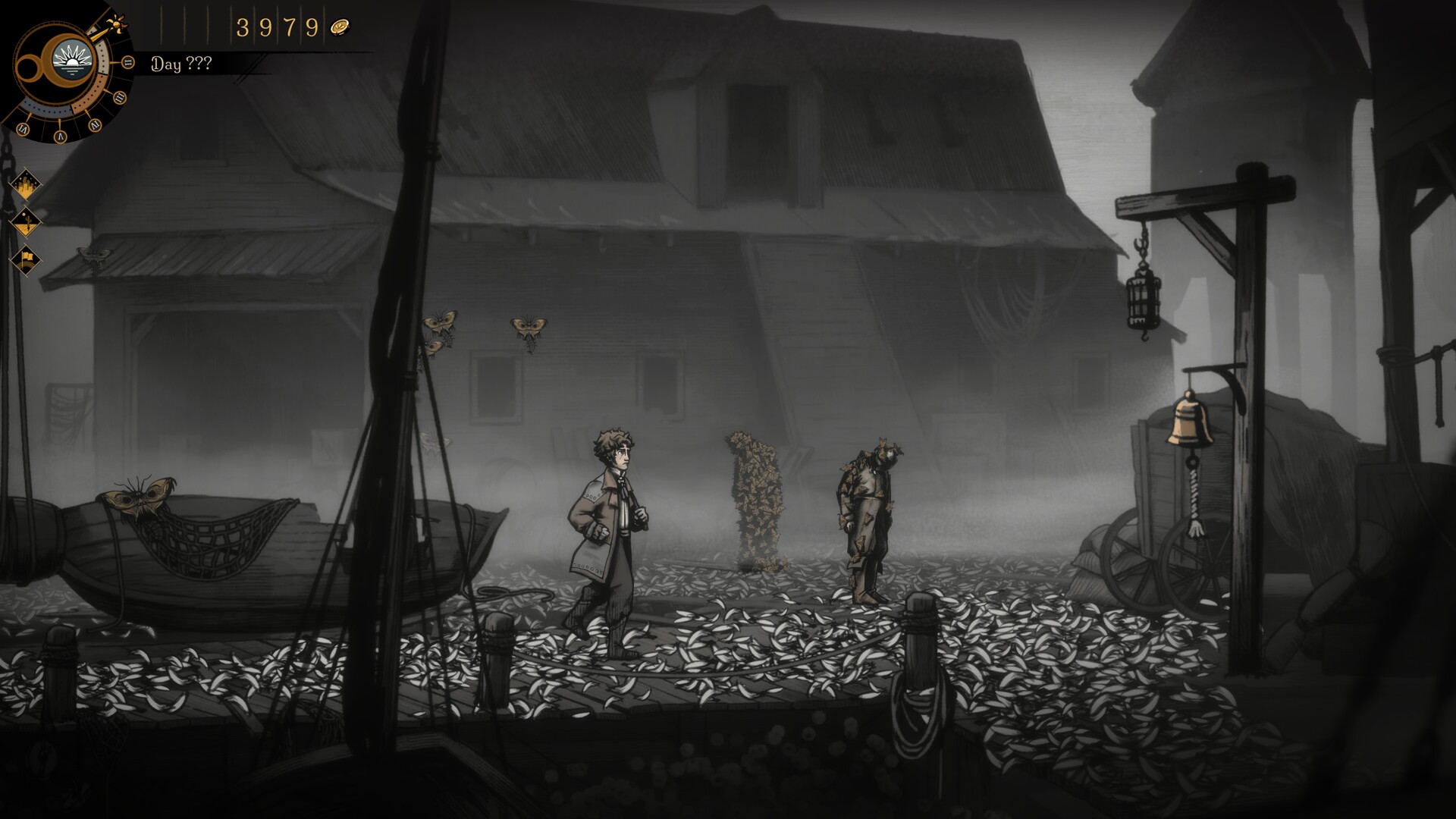Screen dimensions: 1456x819
Task: Click the golden coin currency icon
Action: [x=340, y=26]
